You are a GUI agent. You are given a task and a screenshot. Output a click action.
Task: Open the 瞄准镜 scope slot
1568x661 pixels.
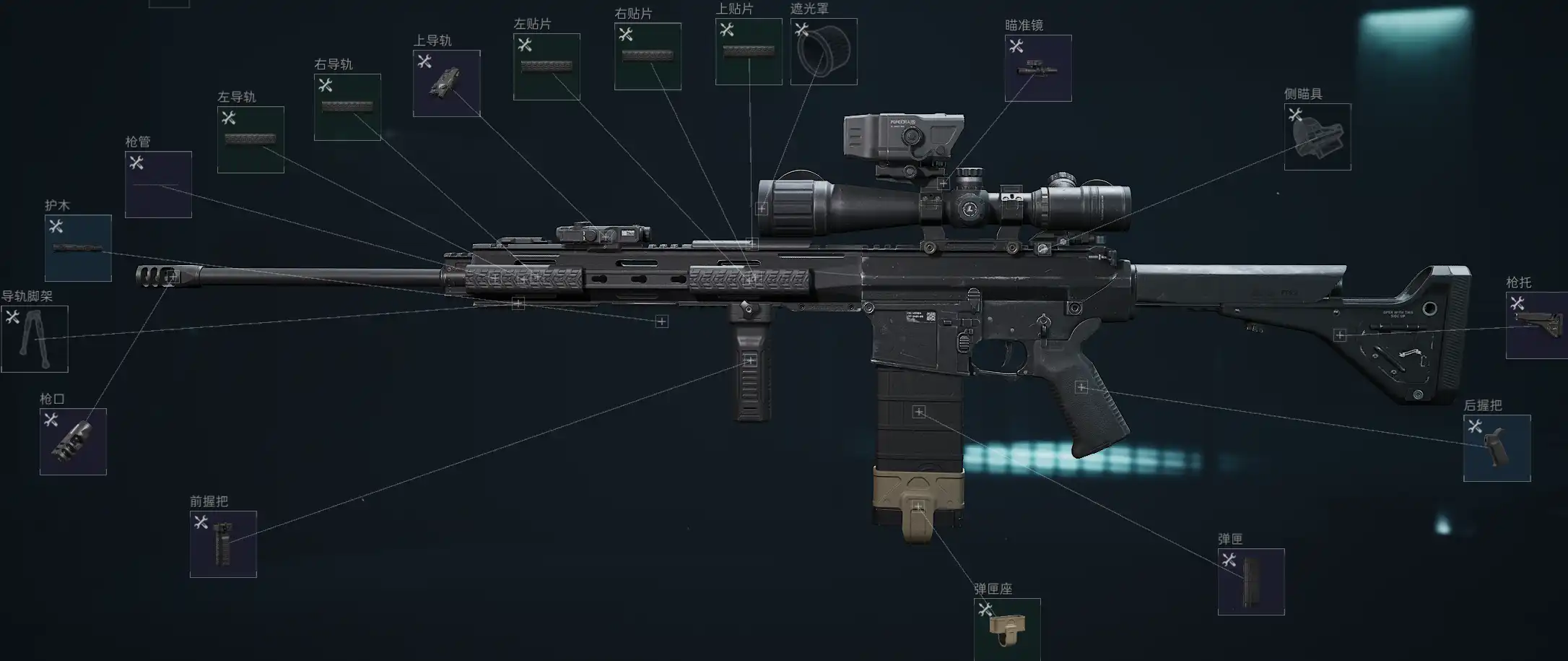(1038, 68)
